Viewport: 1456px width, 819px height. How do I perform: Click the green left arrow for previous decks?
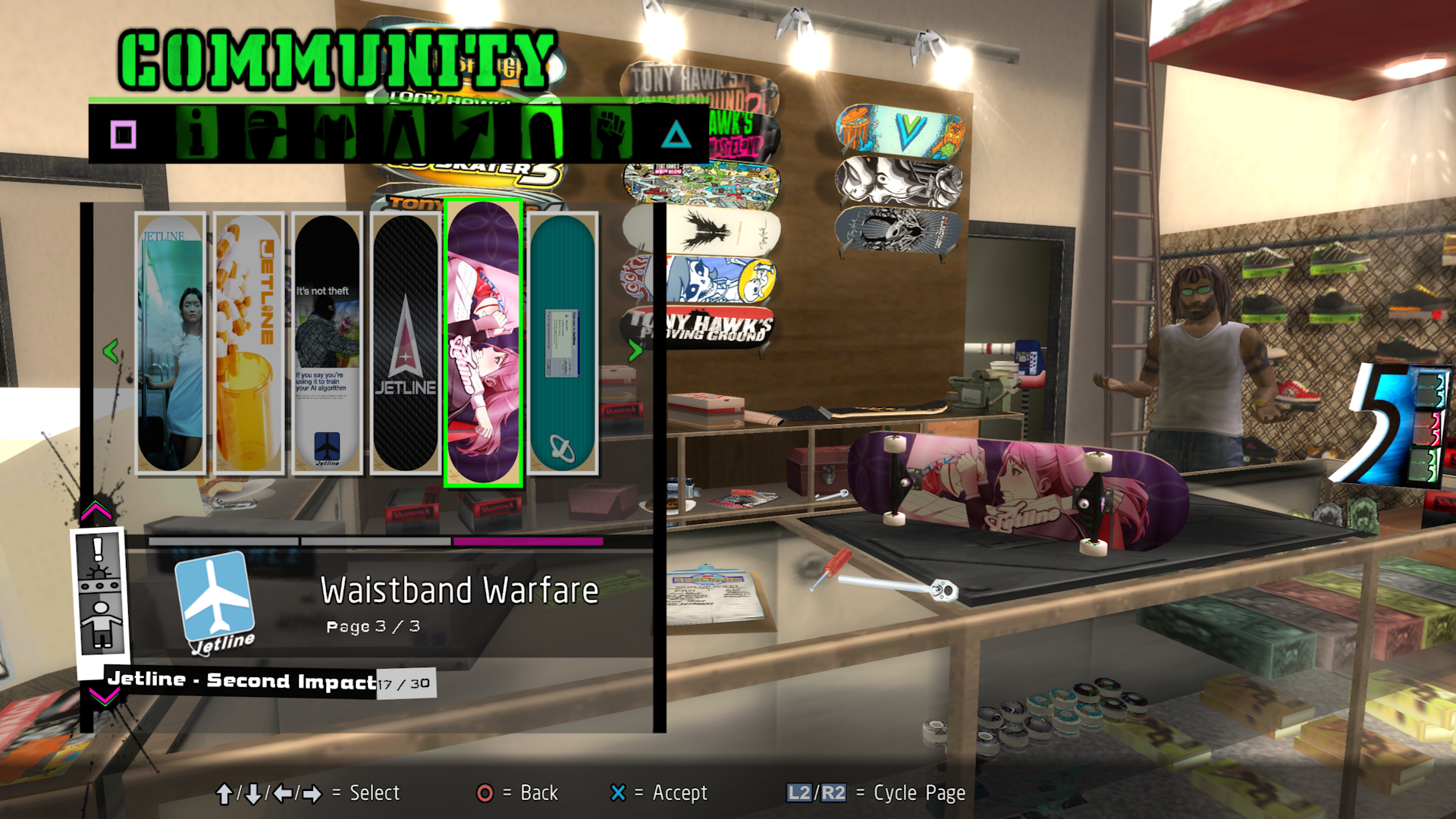click(111, 350)
